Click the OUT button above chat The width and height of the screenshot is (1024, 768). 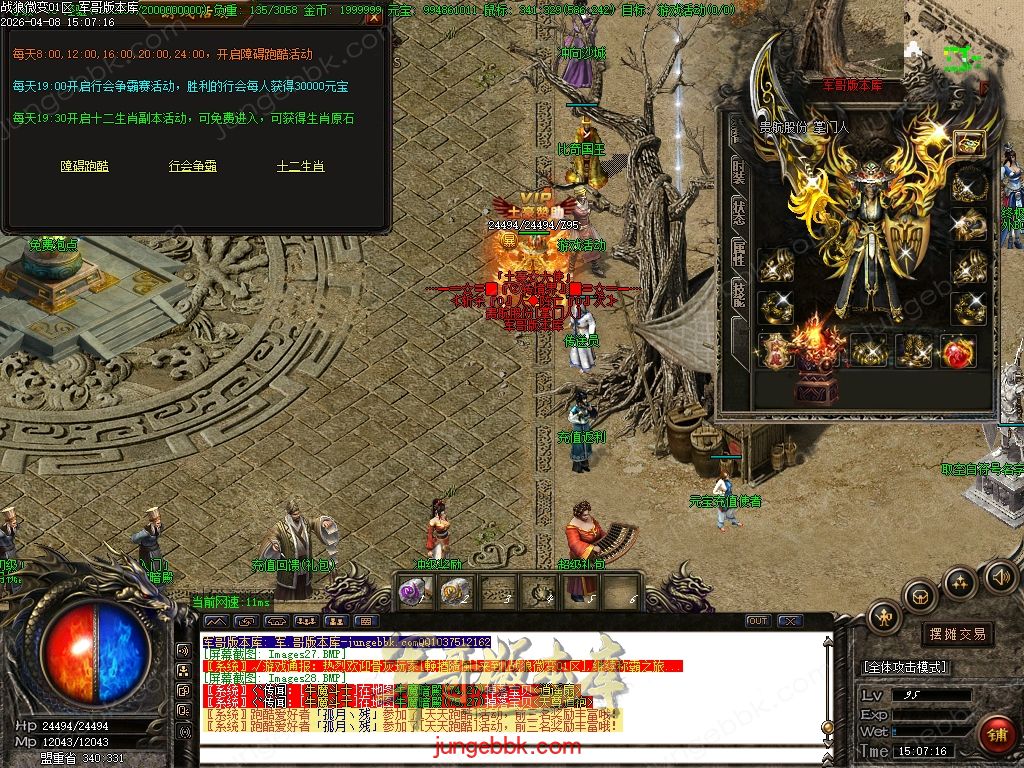coord(758,621)
